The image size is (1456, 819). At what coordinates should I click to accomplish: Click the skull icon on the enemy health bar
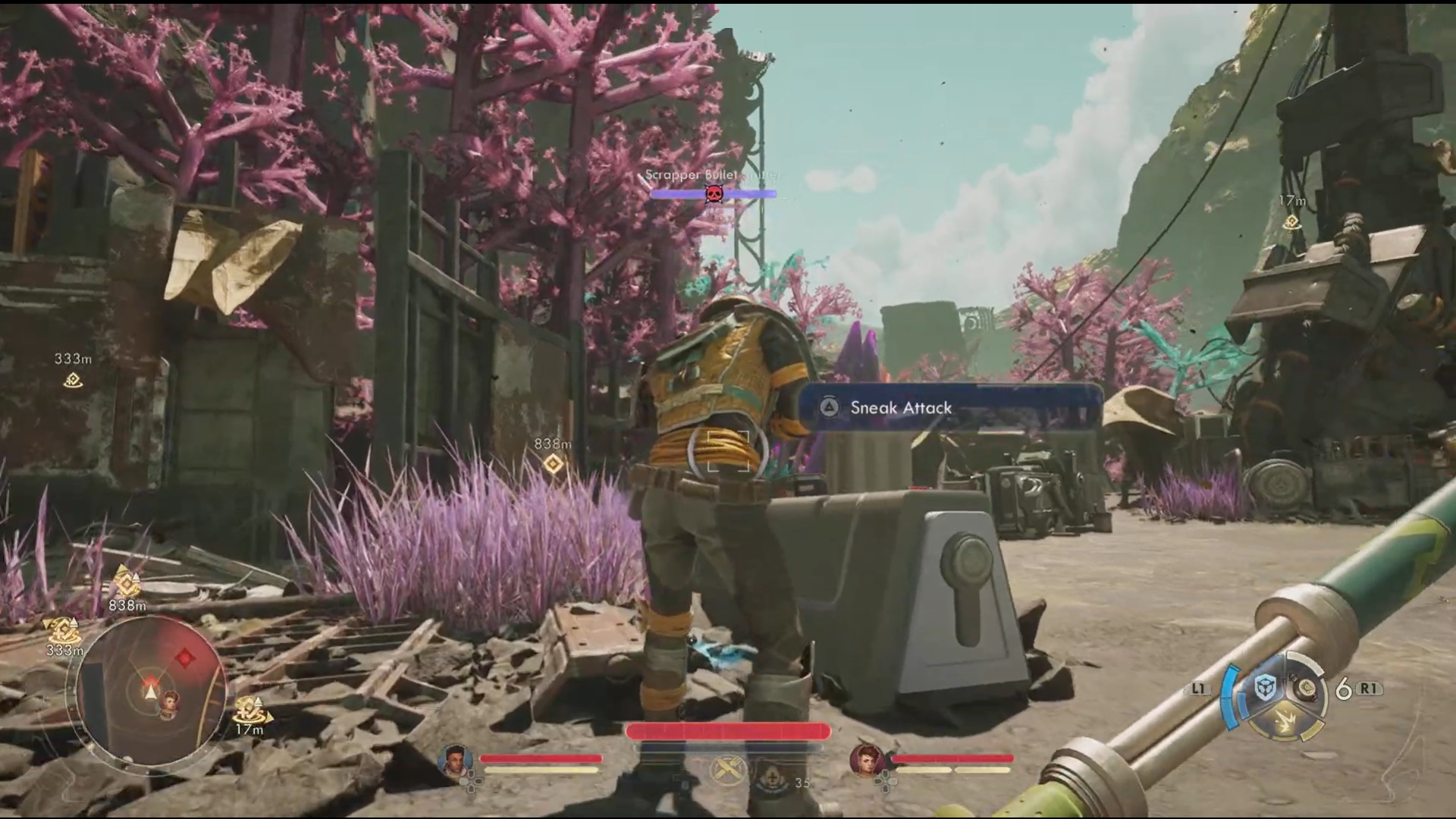[714, 194]
